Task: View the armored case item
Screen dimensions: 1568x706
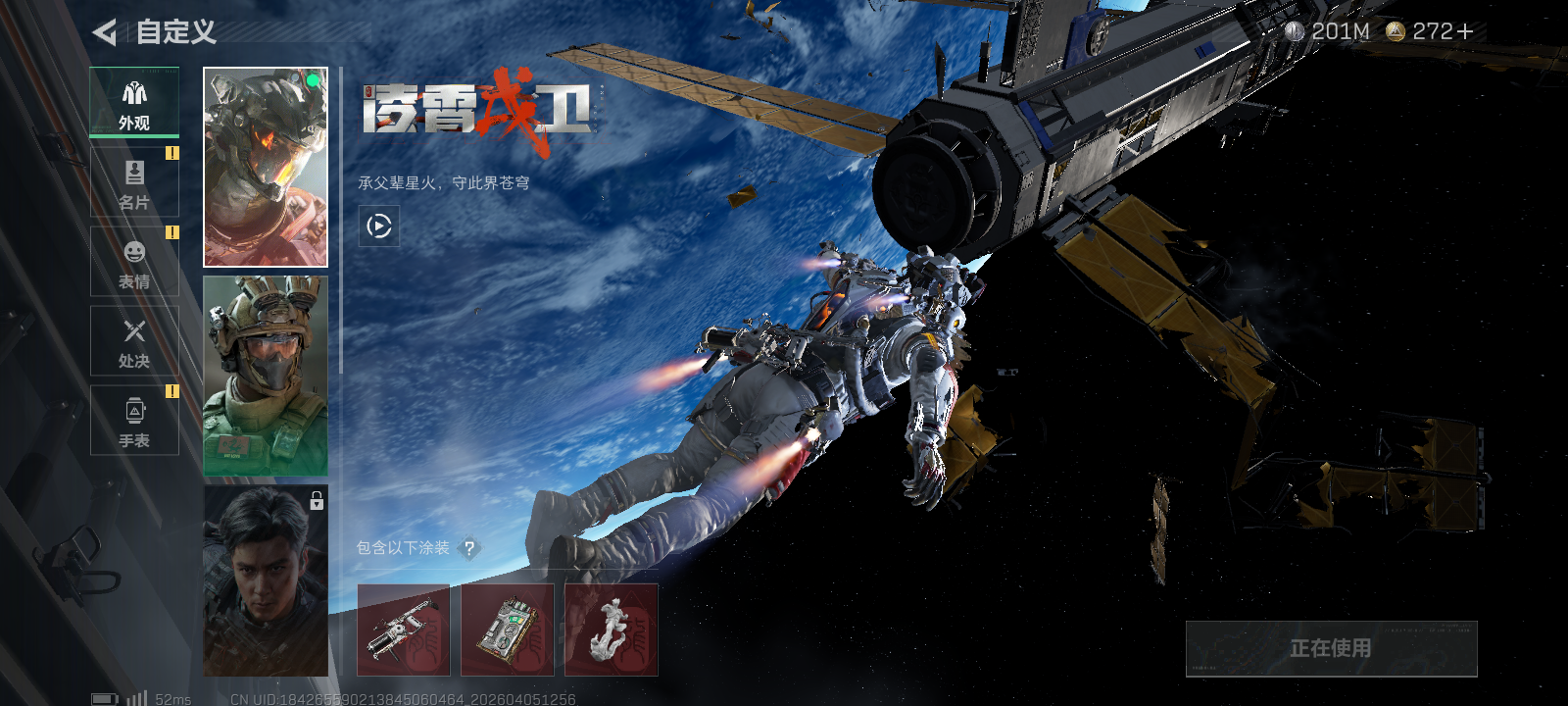Action: point(508,630)
